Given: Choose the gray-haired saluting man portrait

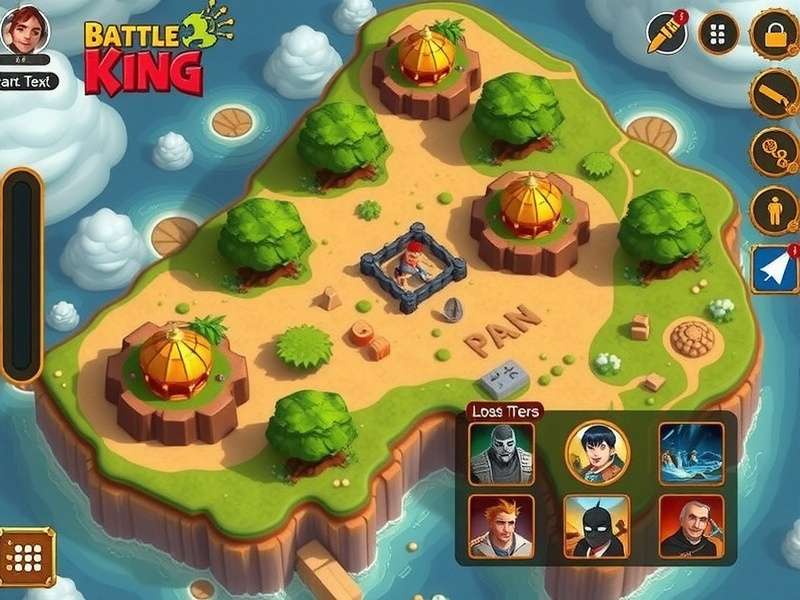Looking at the screenshot, I should pos(691,526).
